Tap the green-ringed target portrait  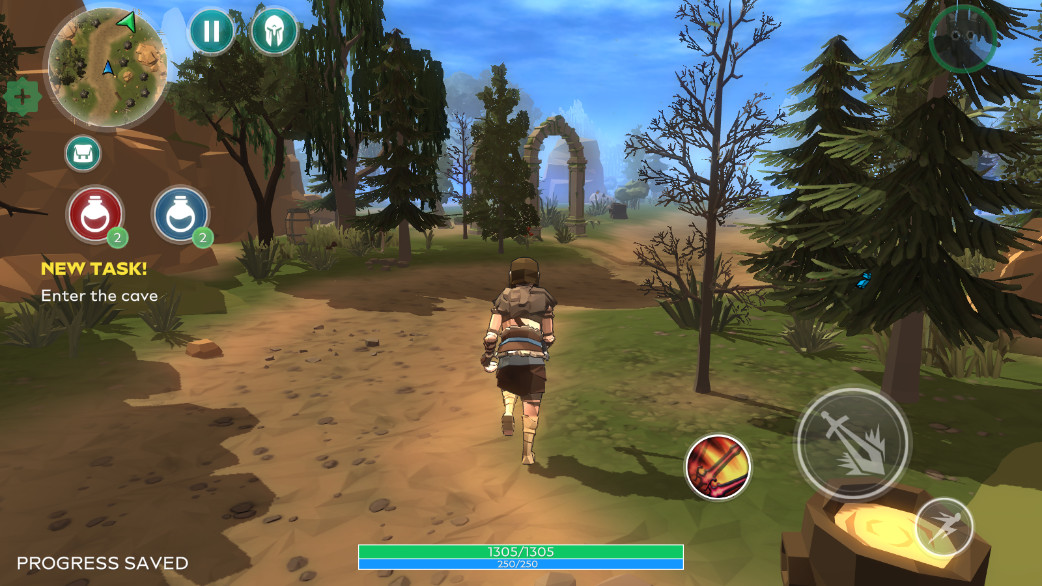(961, 38)
